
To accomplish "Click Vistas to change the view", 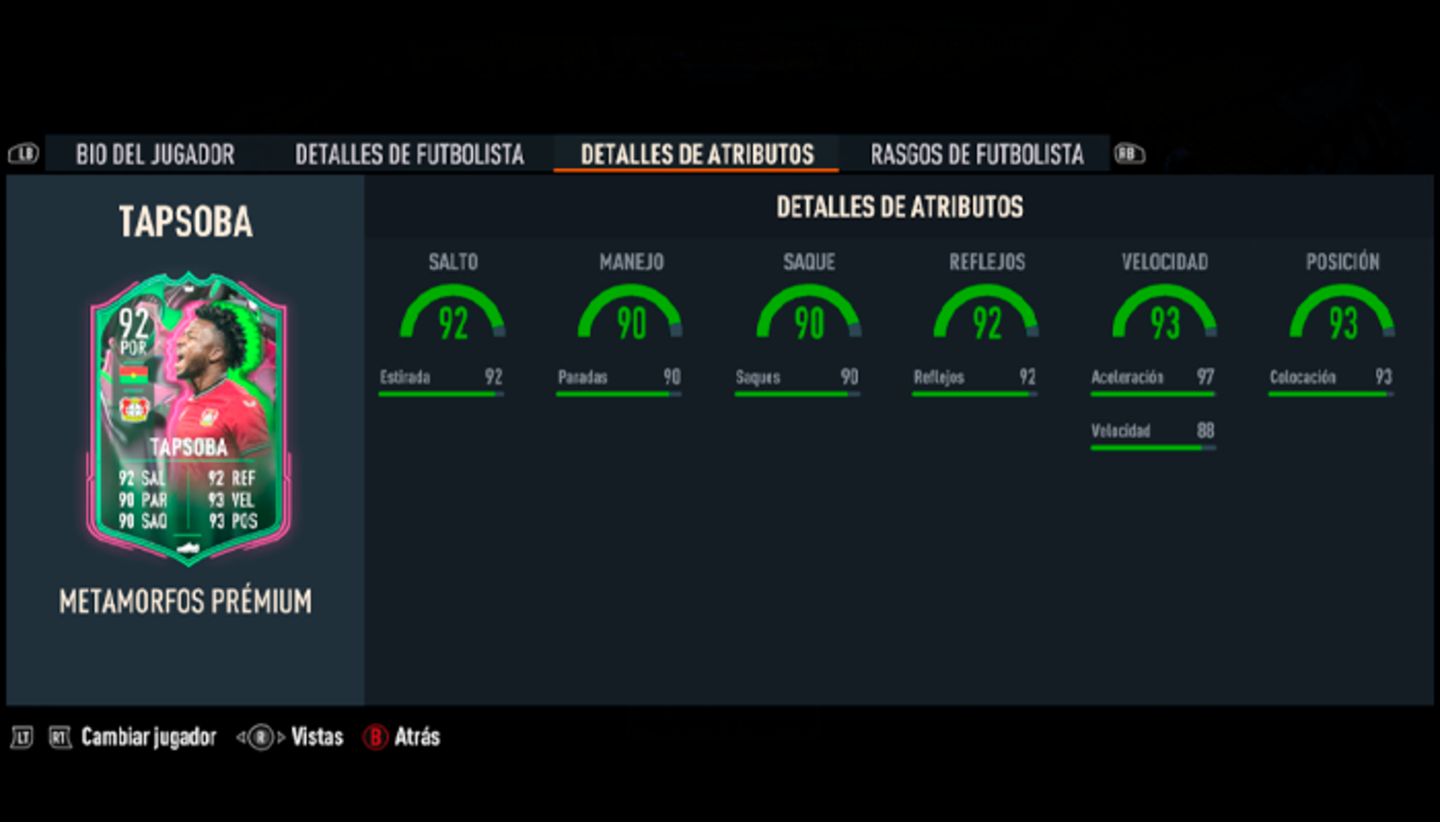I will coord(318,737).
